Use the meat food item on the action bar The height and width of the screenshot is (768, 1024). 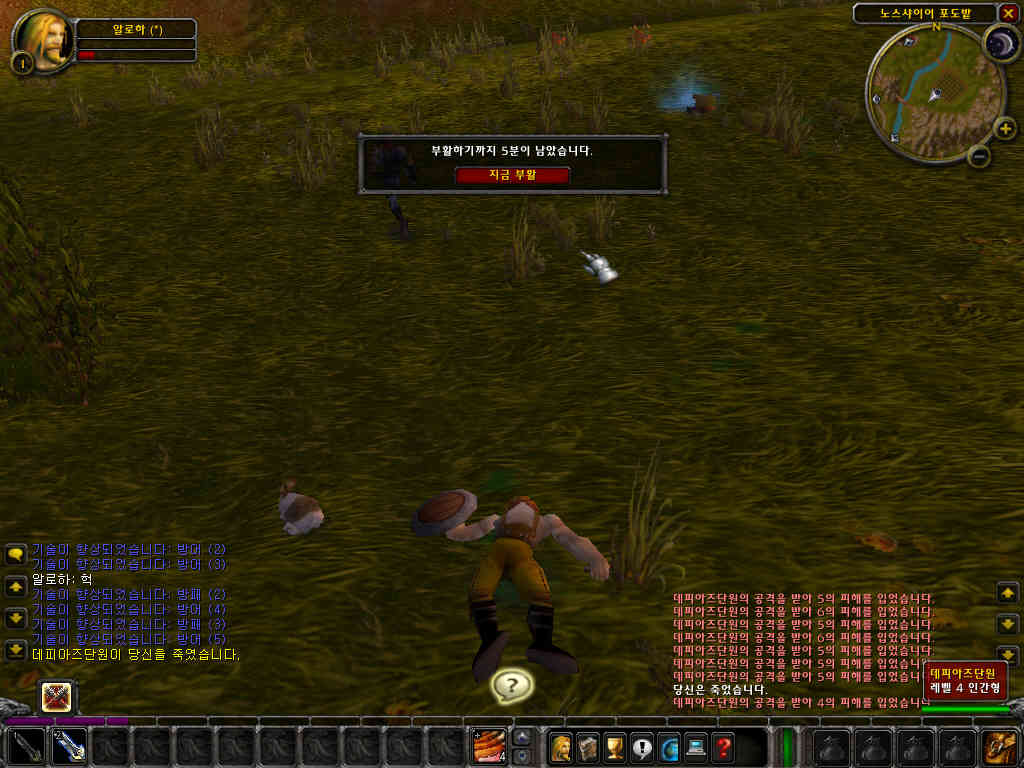coord(489,747)
